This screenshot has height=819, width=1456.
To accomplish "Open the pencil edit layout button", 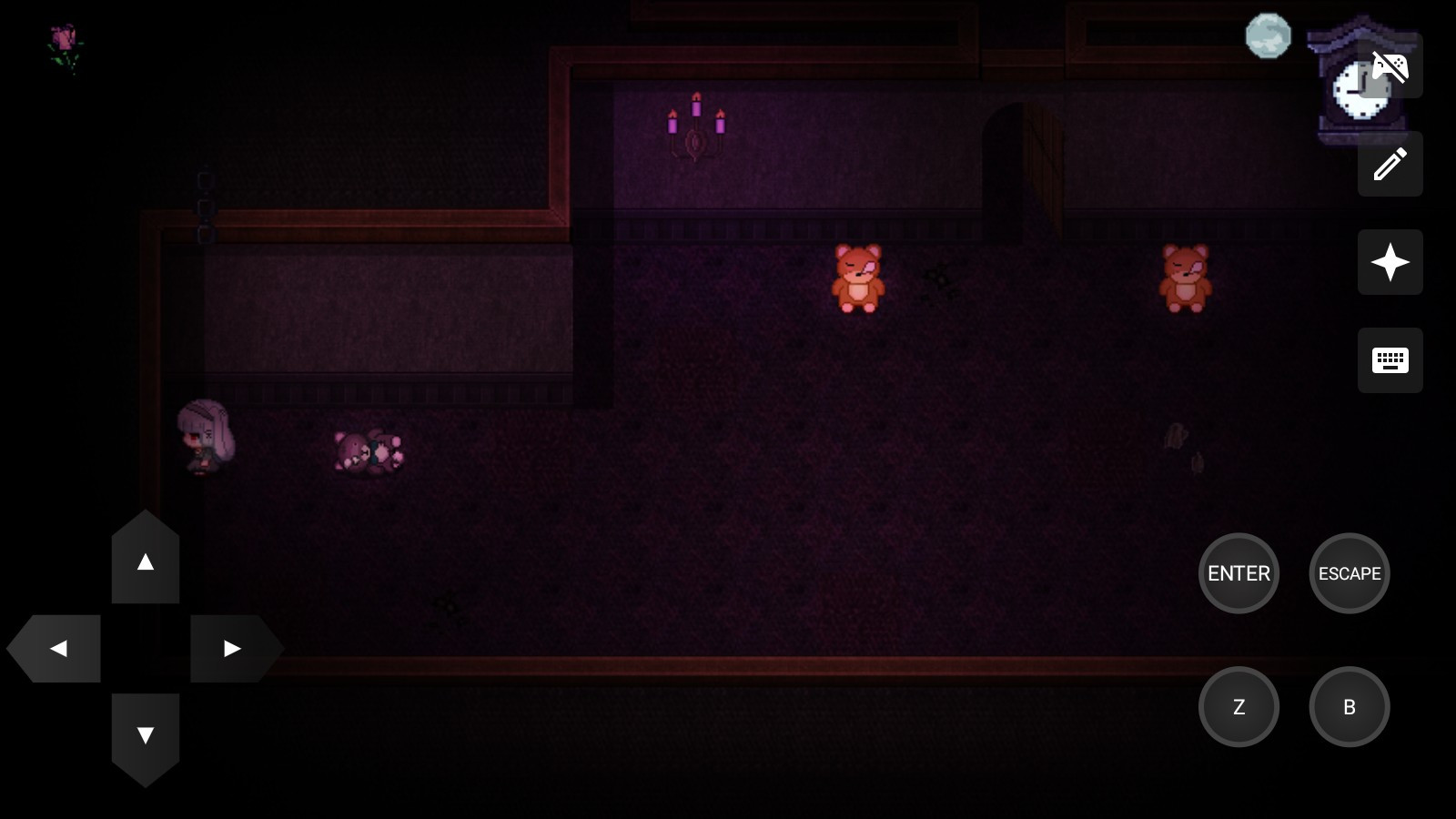I will (1390, 165).
